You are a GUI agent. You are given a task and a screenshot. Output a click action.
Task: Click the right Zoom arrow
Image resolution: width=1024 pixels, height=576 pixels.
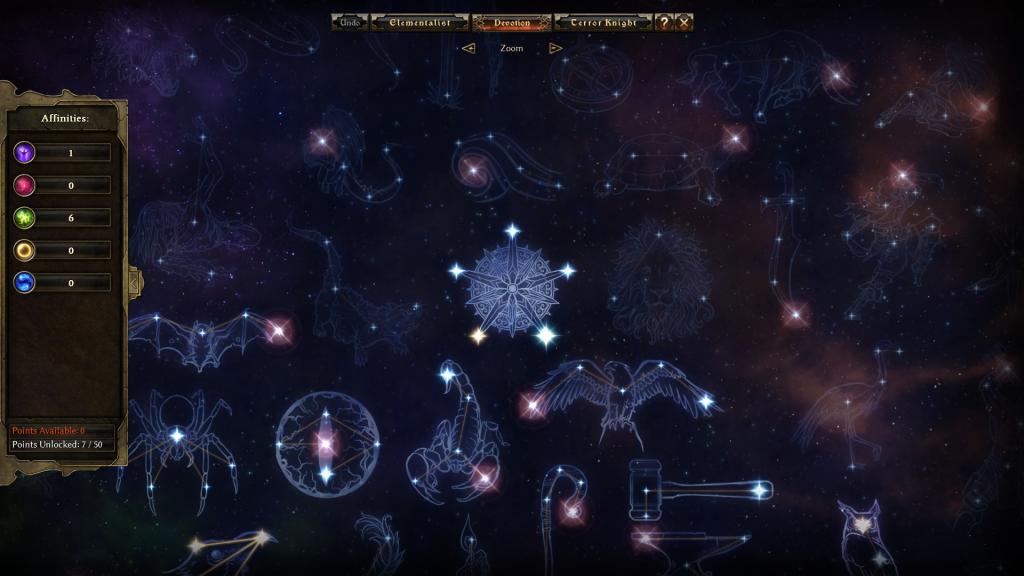tap(556, 48)
